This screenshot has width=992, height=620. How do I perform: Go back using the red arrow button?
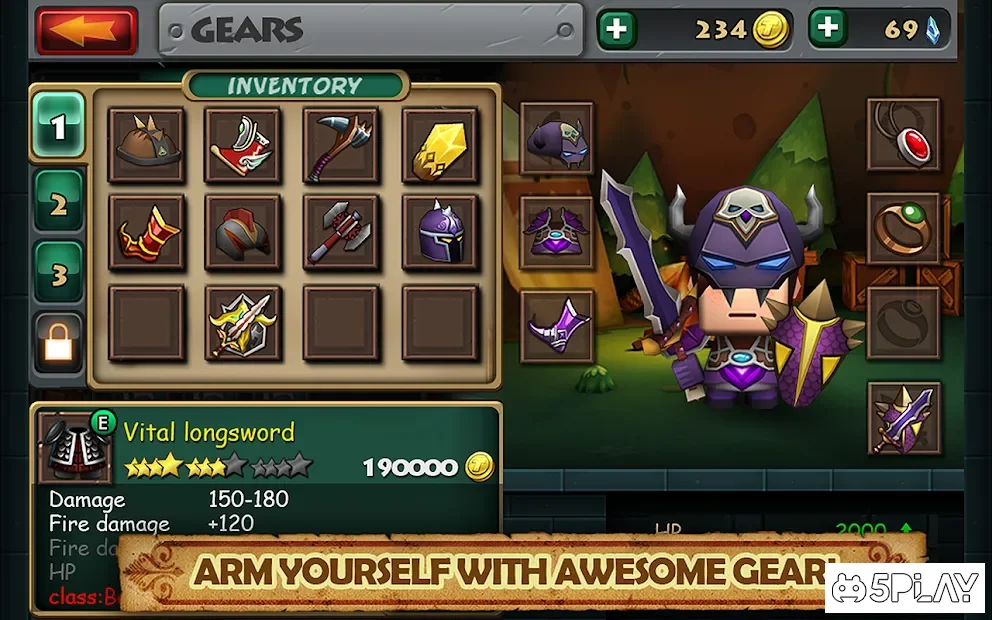[87, 31]
